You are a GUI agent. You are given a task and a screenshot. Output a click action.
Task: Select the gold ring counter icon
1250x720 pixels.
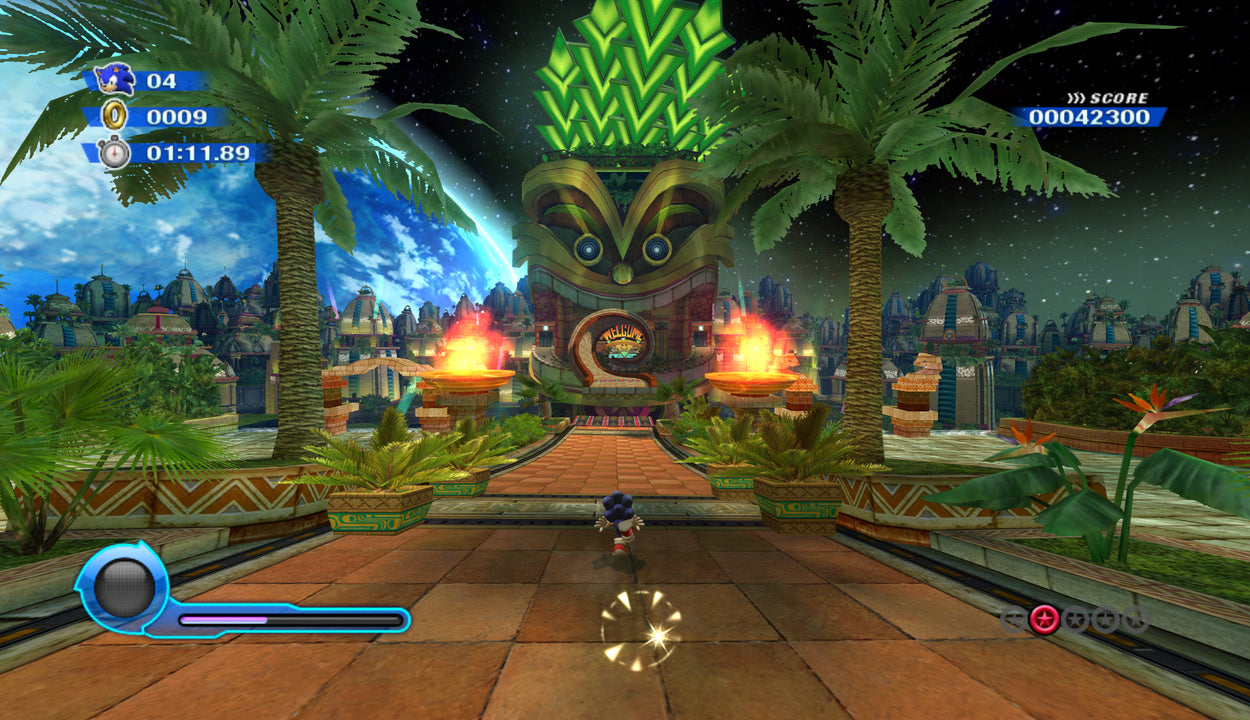click(x=116, y=117)
